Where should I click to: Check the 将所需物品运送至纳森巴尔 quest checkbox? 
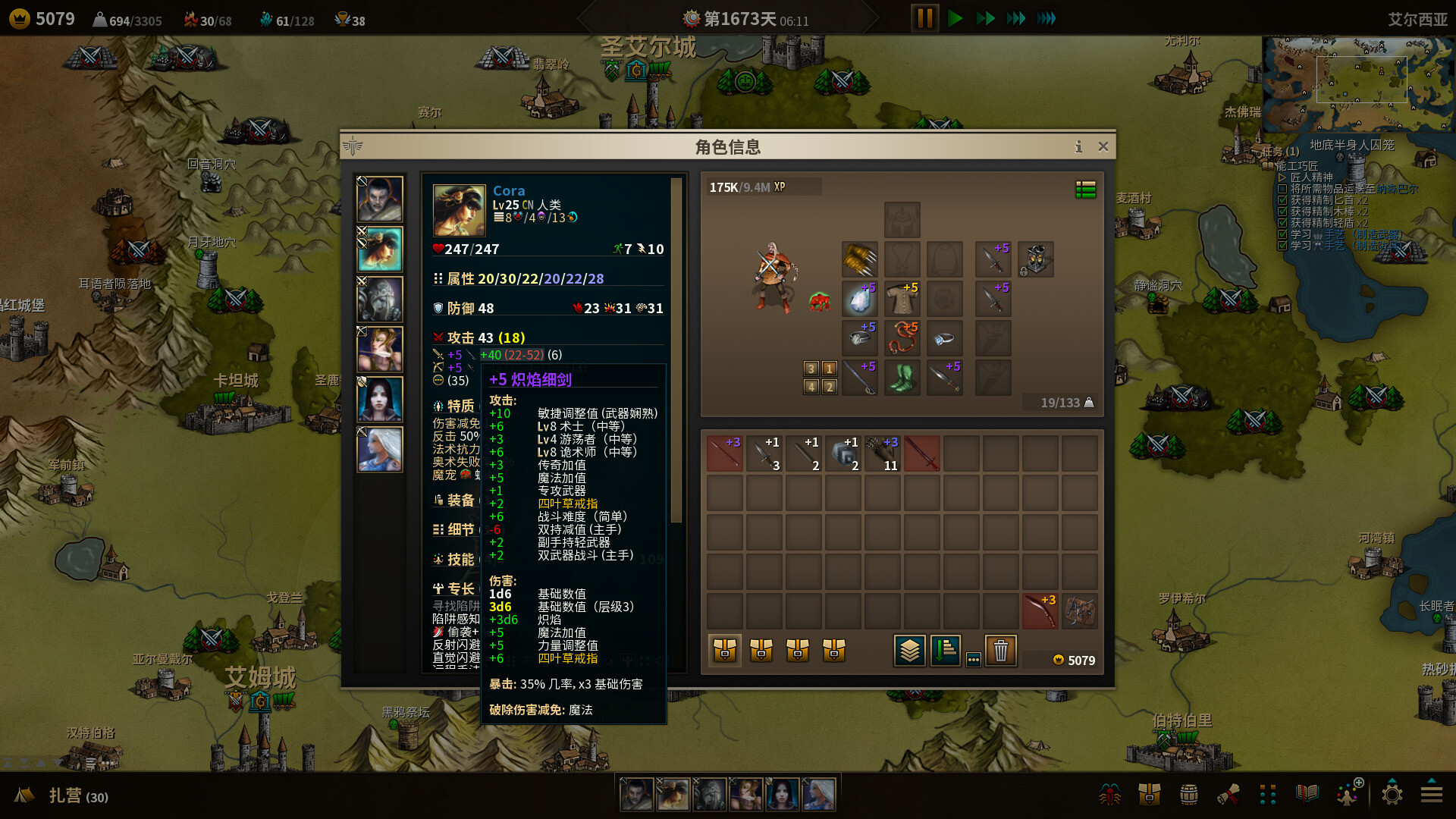pos(1283,189)
